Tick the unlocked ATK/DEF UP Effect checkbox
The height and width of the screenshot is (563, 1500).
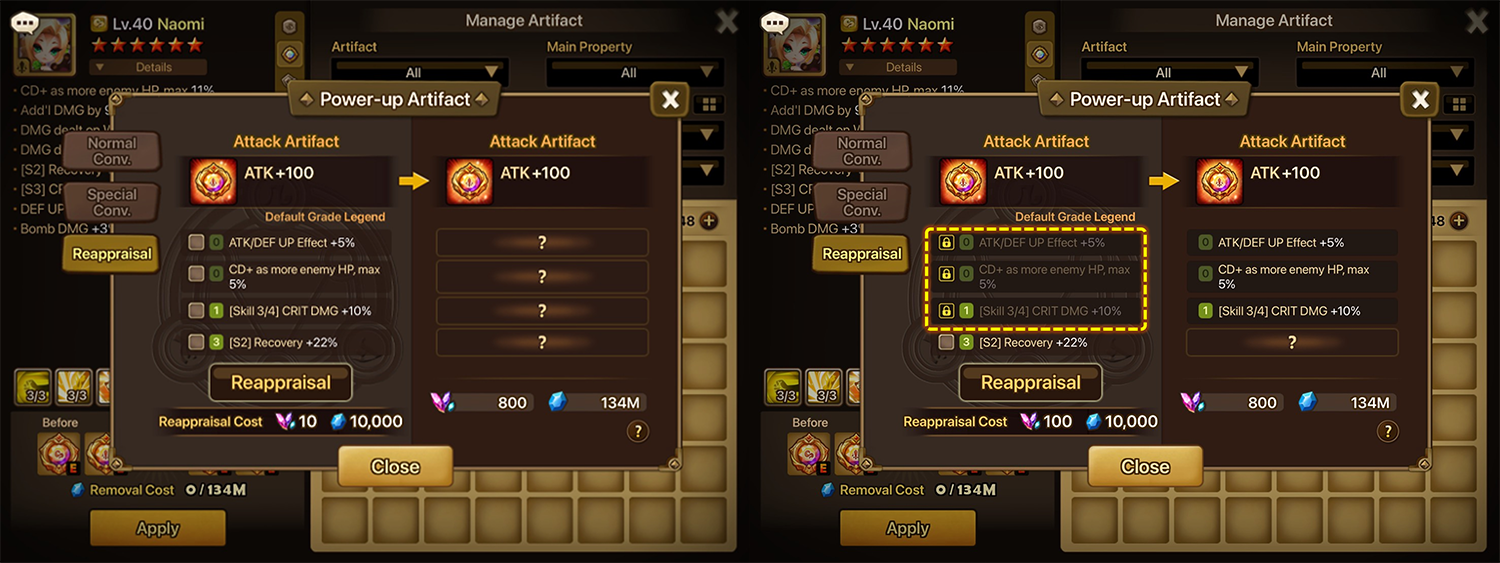pos(196,242)
